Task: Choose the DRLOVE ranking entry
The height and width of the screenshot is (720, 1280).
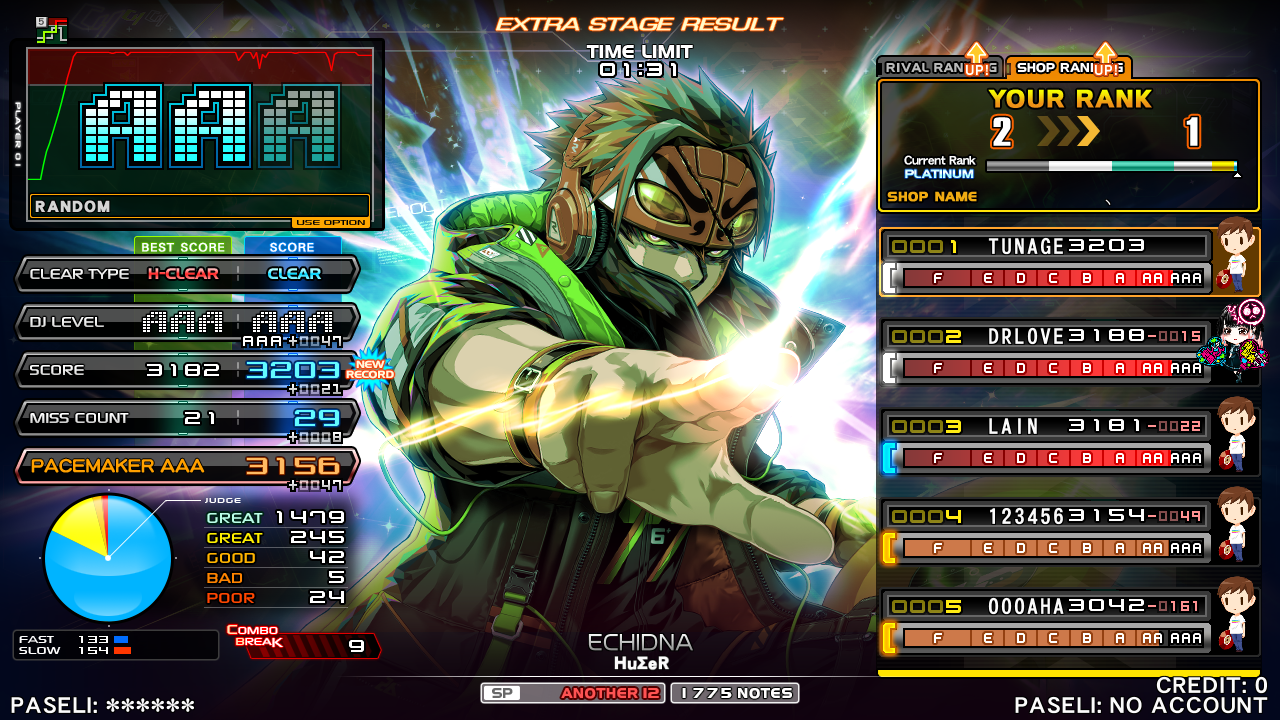Action: pos(1048,352)
